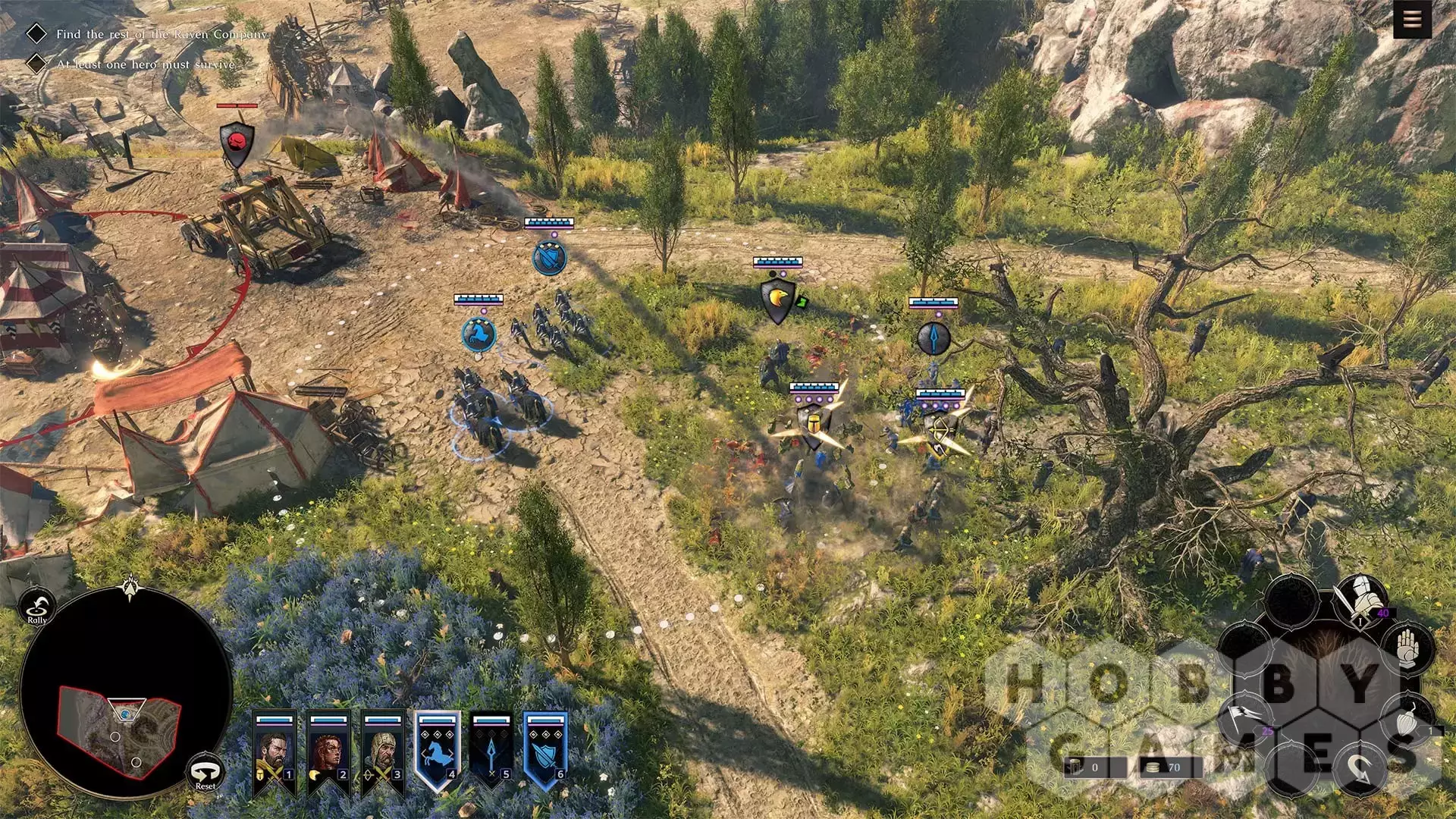Click the Rally button above the minimap
This screenshot has height=819, width=1456.
click(x=37, y=607)
